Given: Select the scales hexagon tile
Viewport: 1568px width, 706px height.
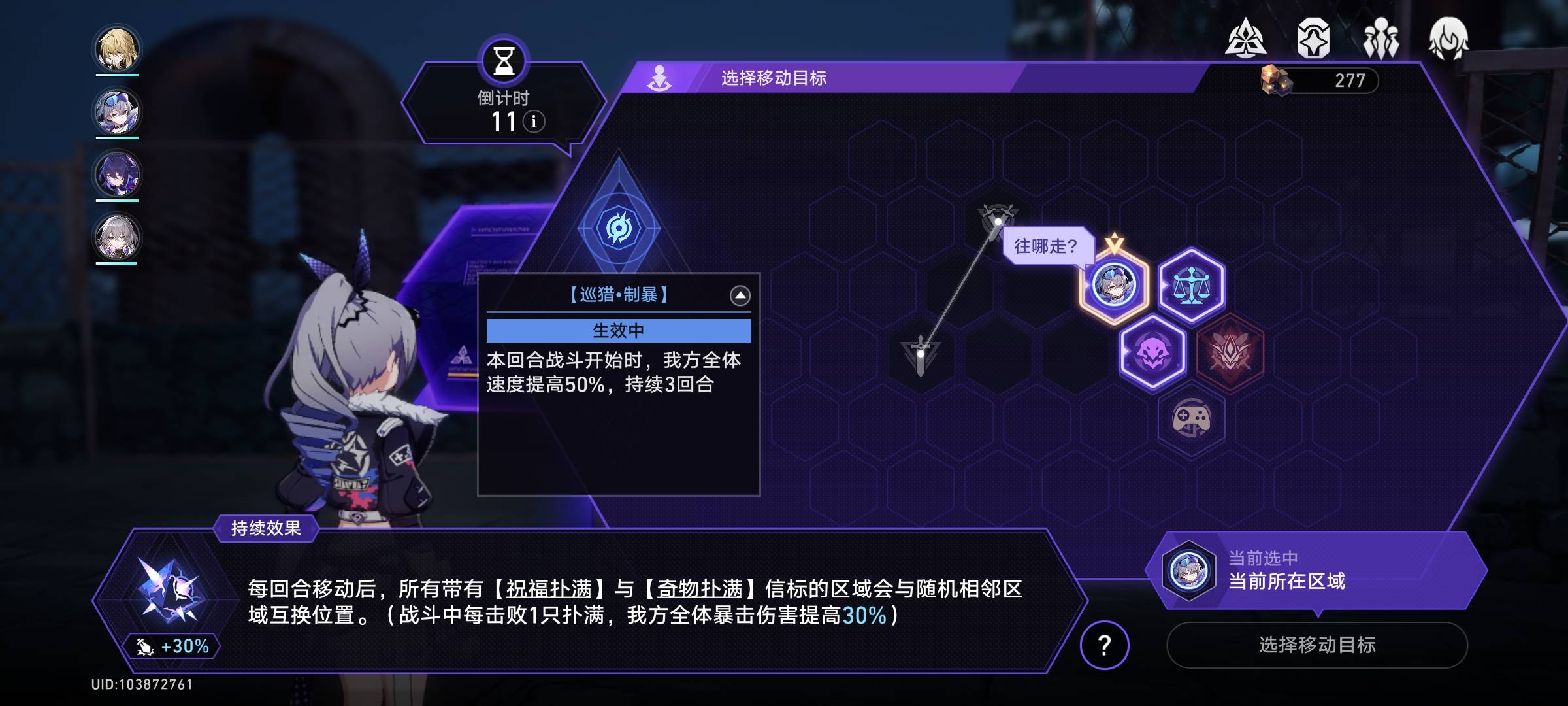Looking at the screenshot, I should [1191, 286].
